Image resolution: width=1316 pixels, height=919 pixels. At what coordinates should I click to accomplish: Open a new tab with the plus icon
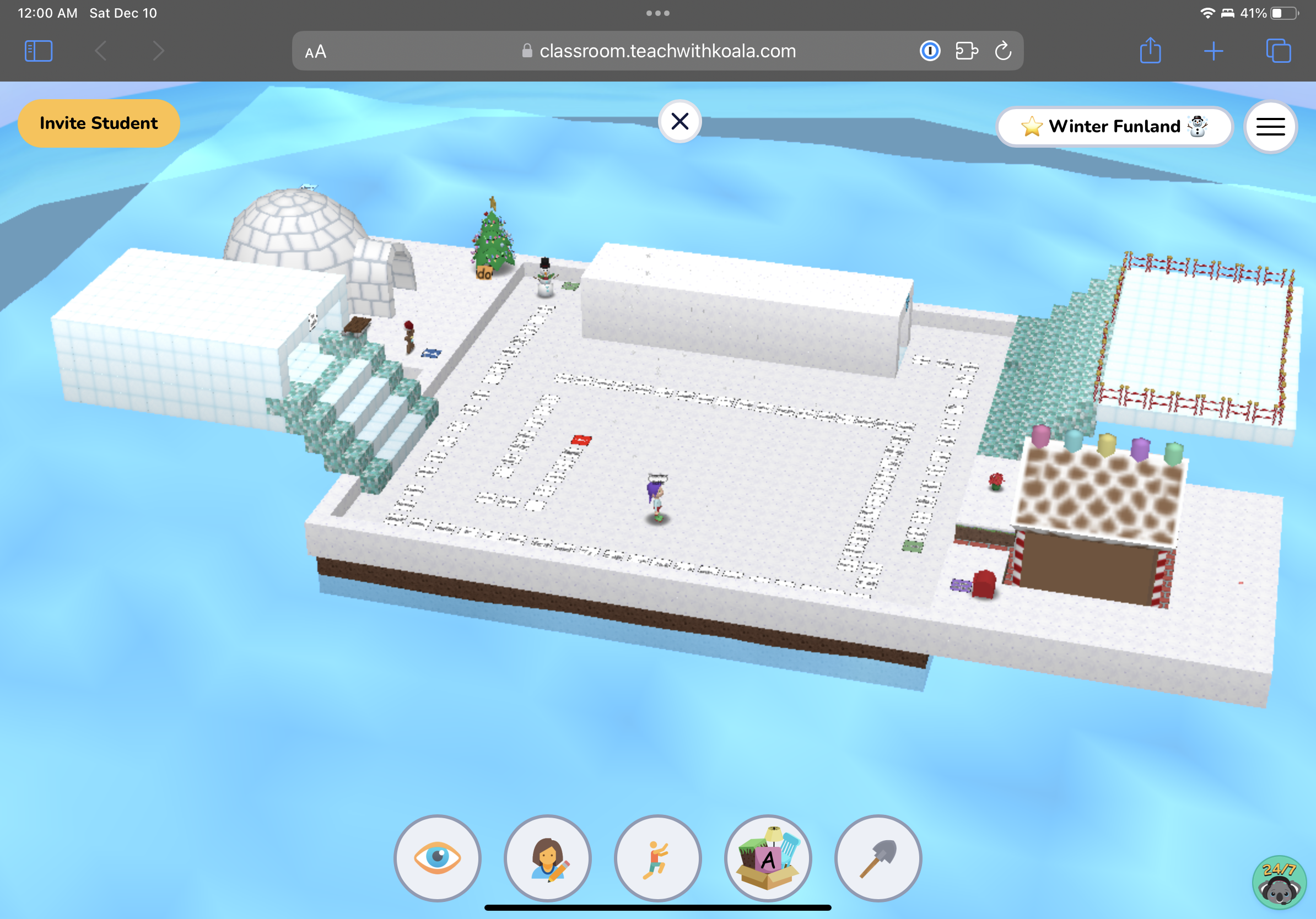click(1213, 51)
